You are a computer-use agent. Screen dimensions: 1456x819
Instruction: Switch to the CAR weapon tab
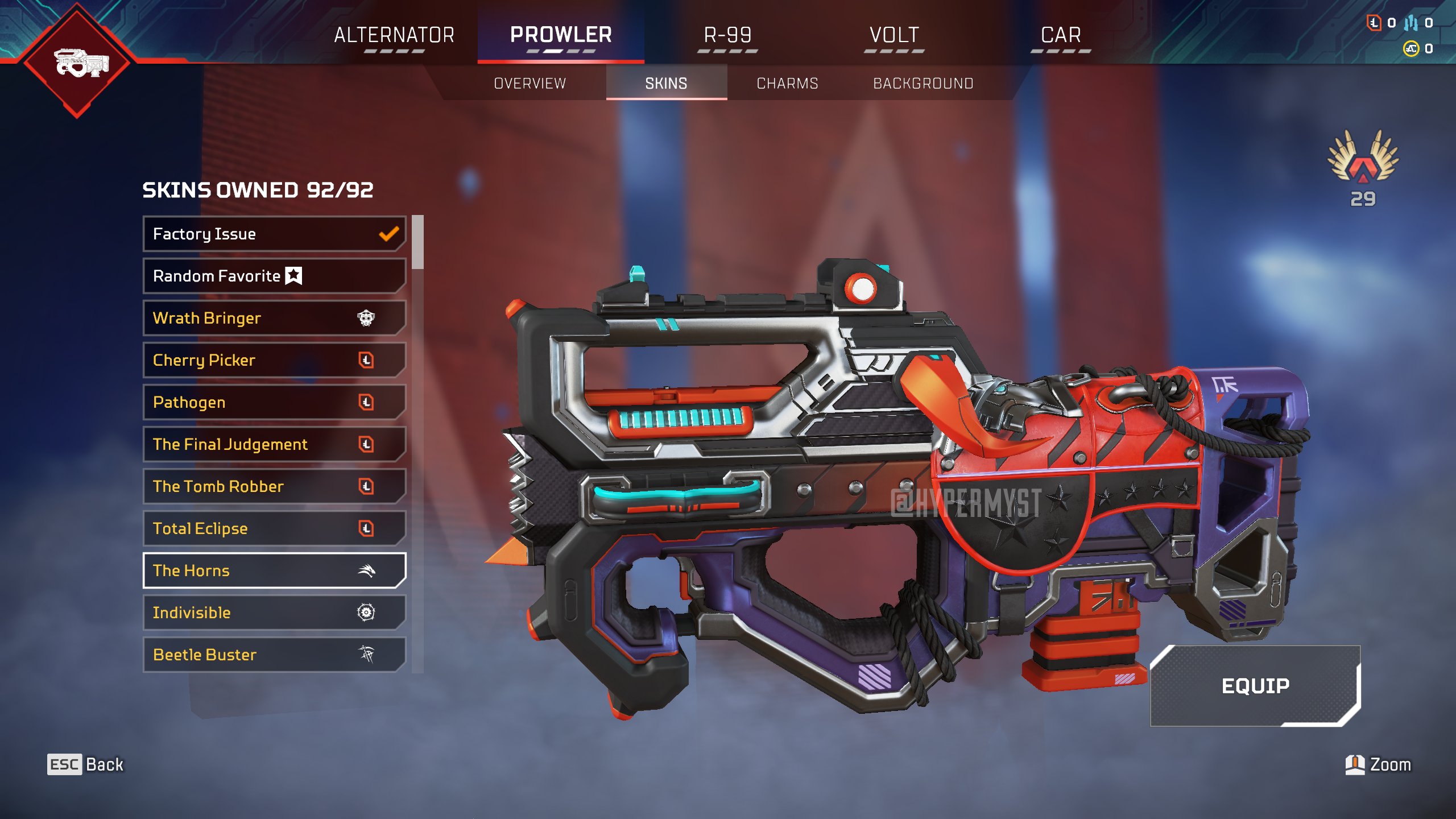point(1061,35)
